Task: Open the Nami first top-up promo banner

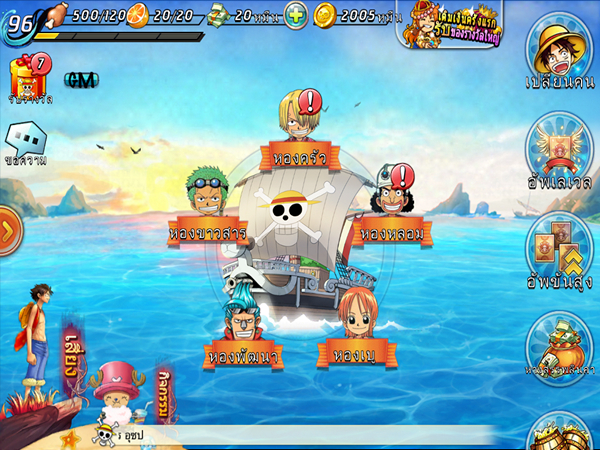Action: (452, 23)
